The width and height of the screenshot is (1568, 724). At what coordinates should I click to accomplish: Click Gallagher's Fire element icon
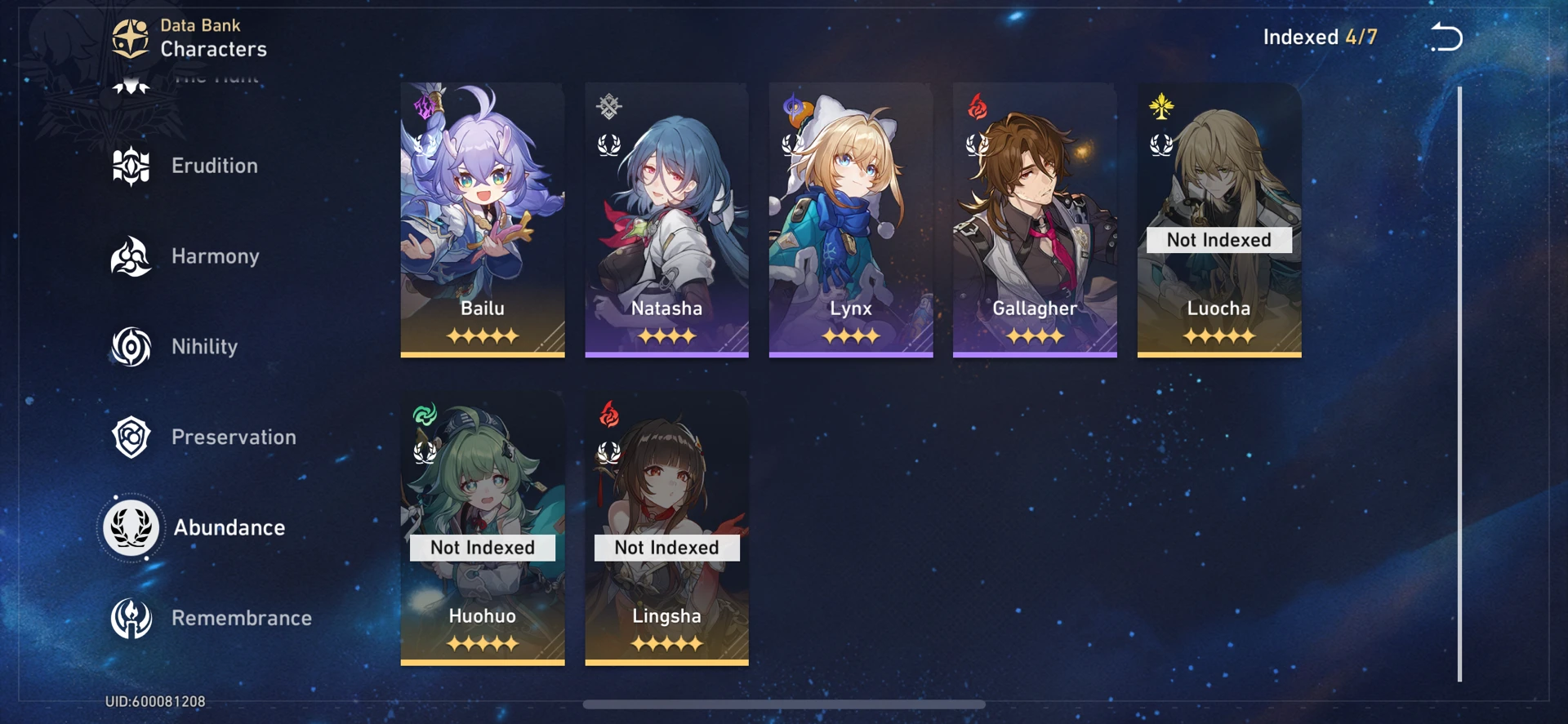pos(976,104)
